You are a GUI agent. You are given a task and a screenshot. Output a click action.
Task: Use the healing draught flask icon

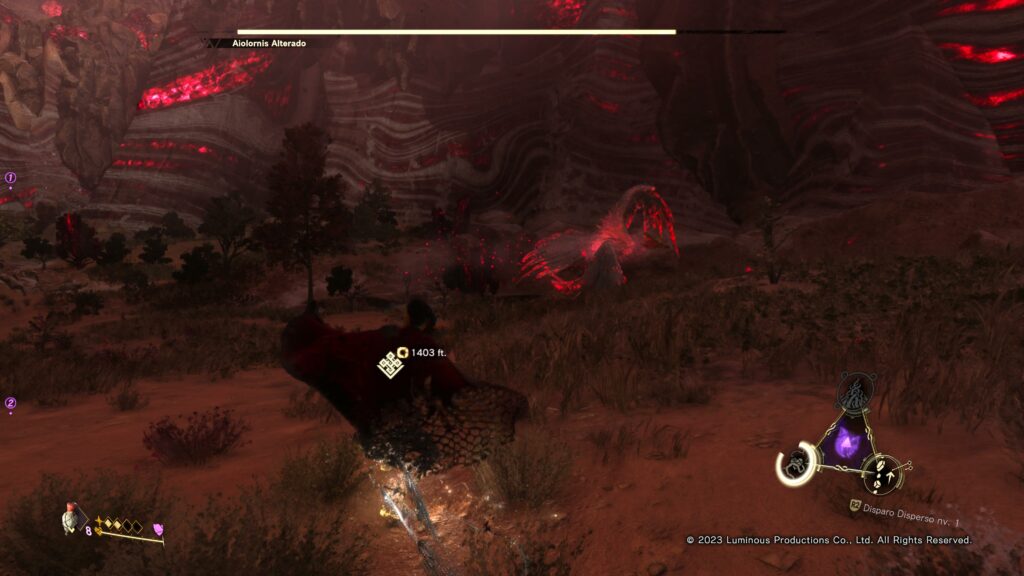70,517
